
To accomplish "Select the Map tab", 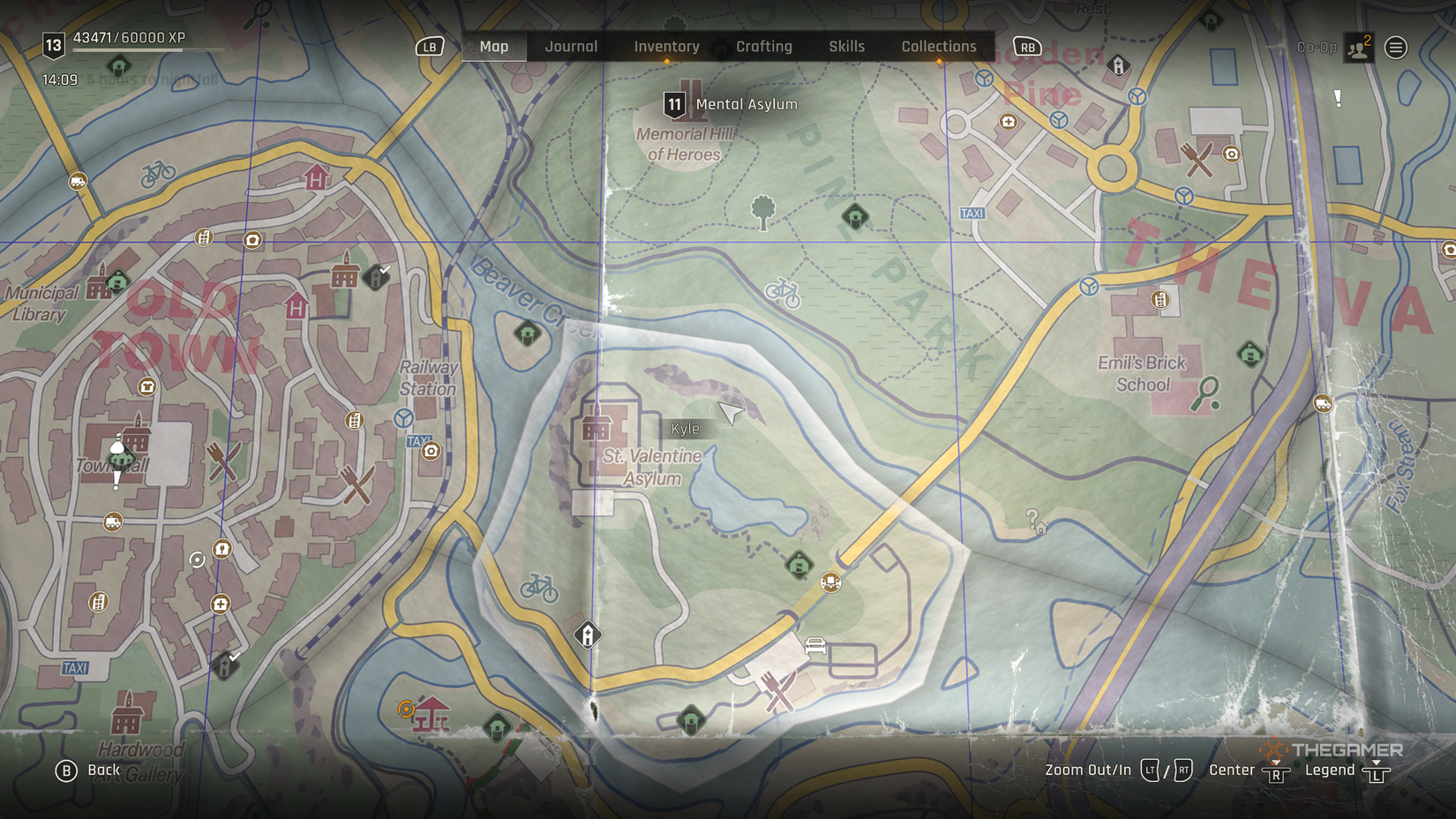I will pos(493,47).
